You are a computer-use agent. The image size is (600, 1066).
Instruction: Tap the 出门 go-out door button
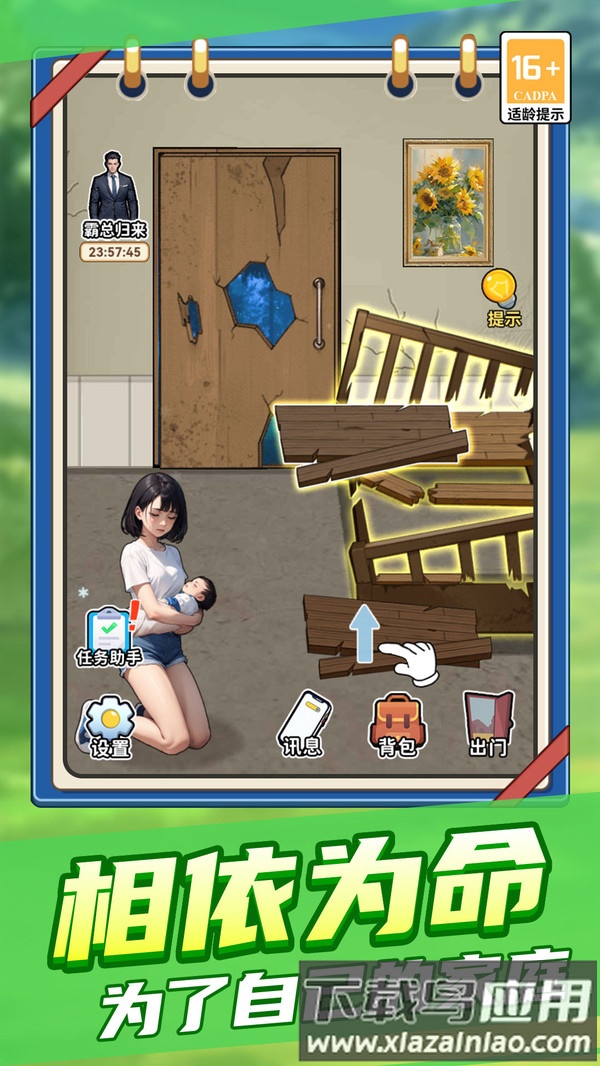click(487, 723)
